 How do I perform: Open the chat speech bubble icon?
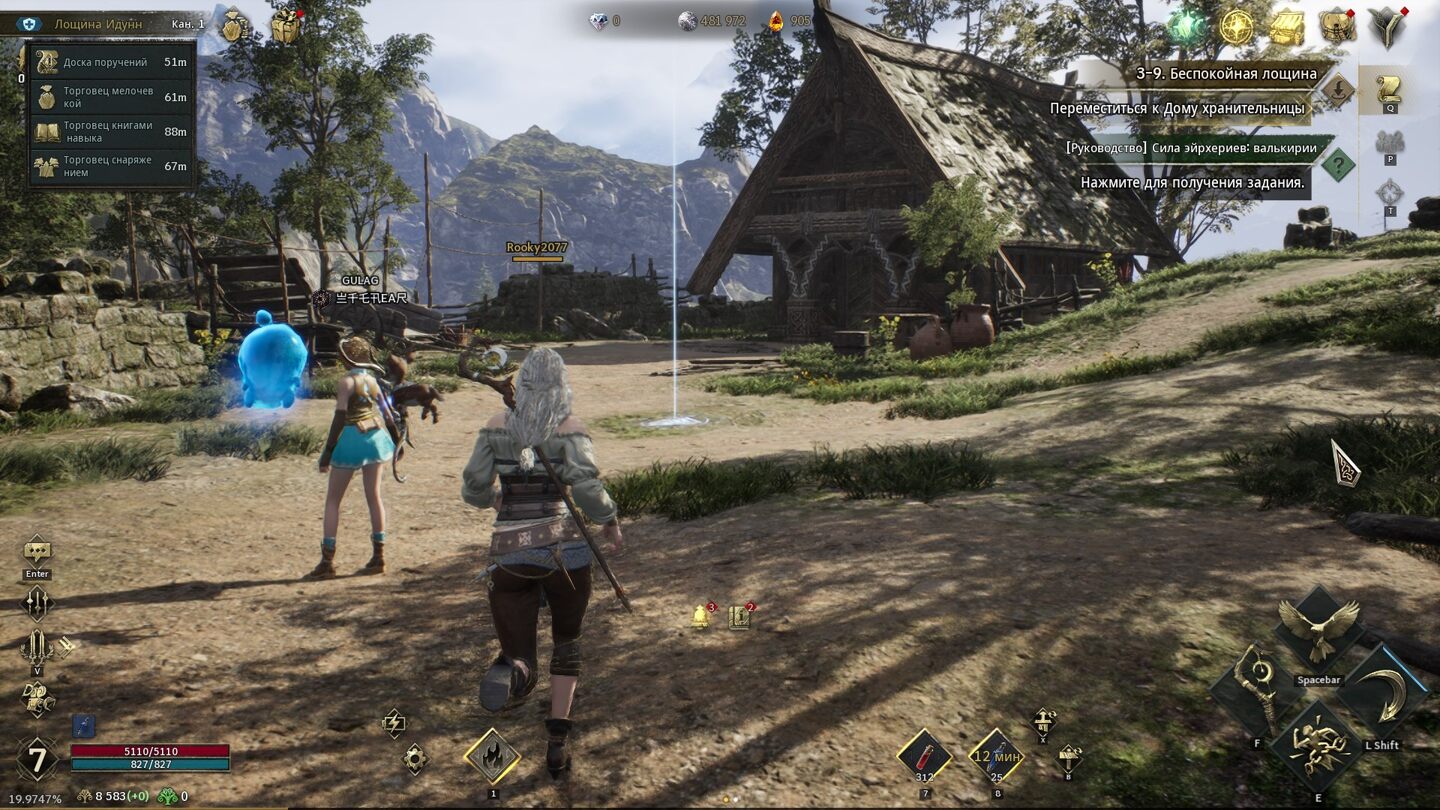click(x=37, y=550)
